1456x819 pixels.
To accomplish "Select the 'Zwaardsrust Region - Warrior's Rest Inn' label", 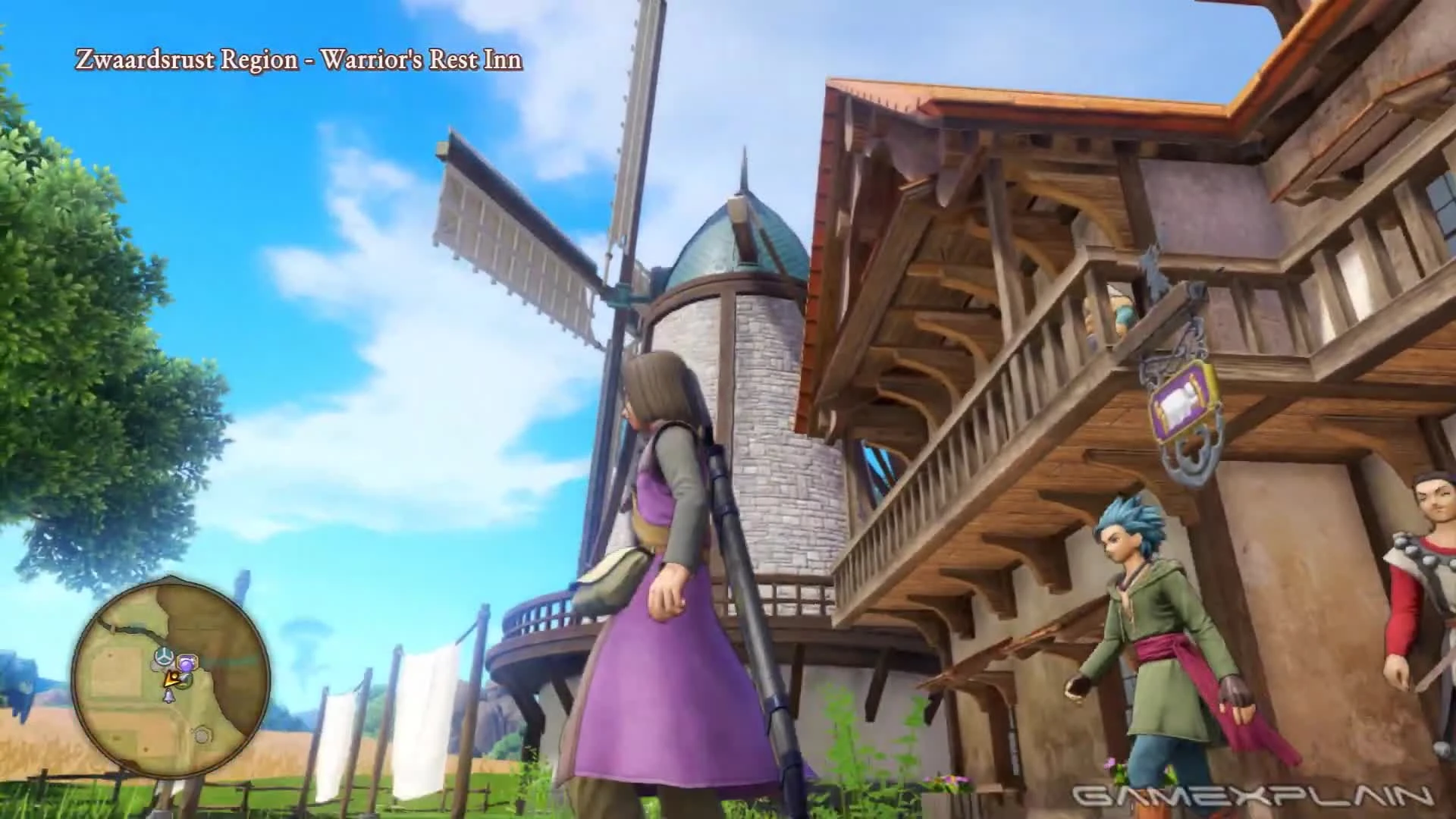I will pos(297,59).
